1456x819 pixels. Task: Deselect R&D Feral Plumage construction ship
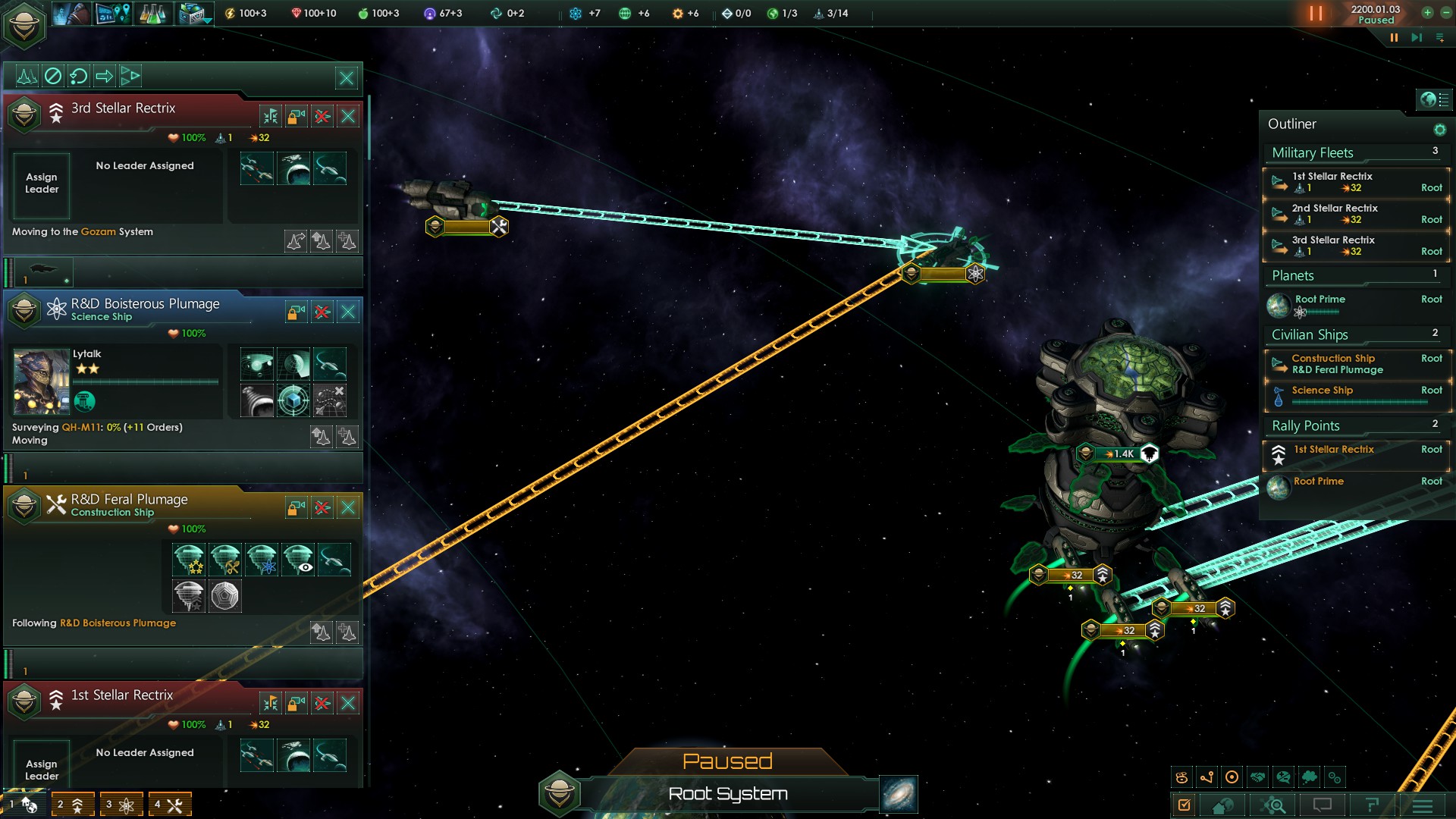(348, 508)
